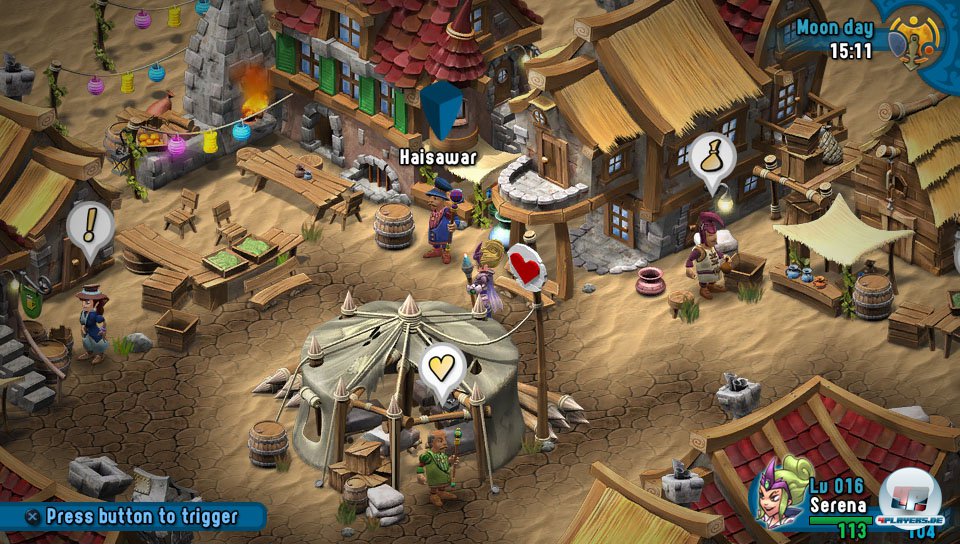Open the money bag shop bubble
This screenshot has width=960, height=544.
712,157
